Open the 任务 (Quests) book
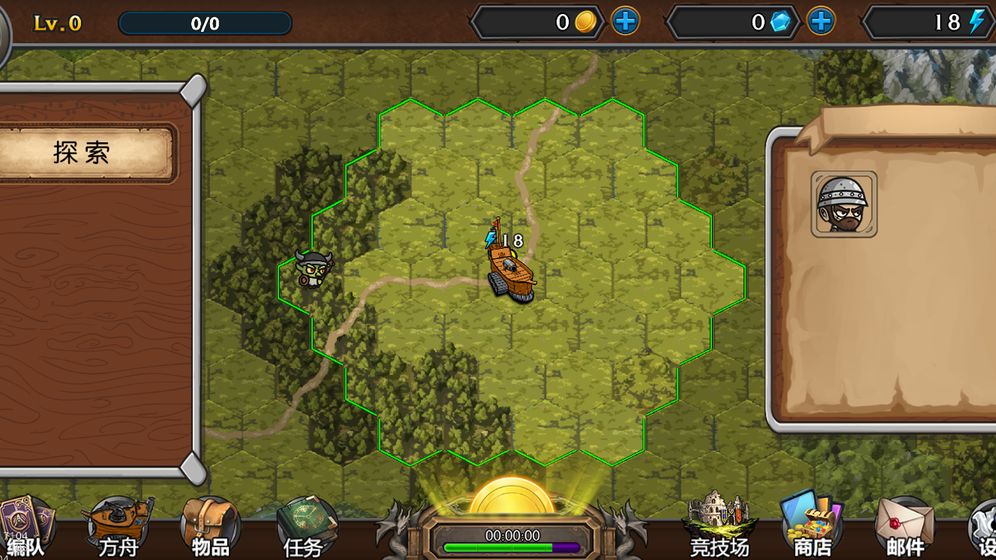Screen dimensions: 996x560 (x=304, y=526)
